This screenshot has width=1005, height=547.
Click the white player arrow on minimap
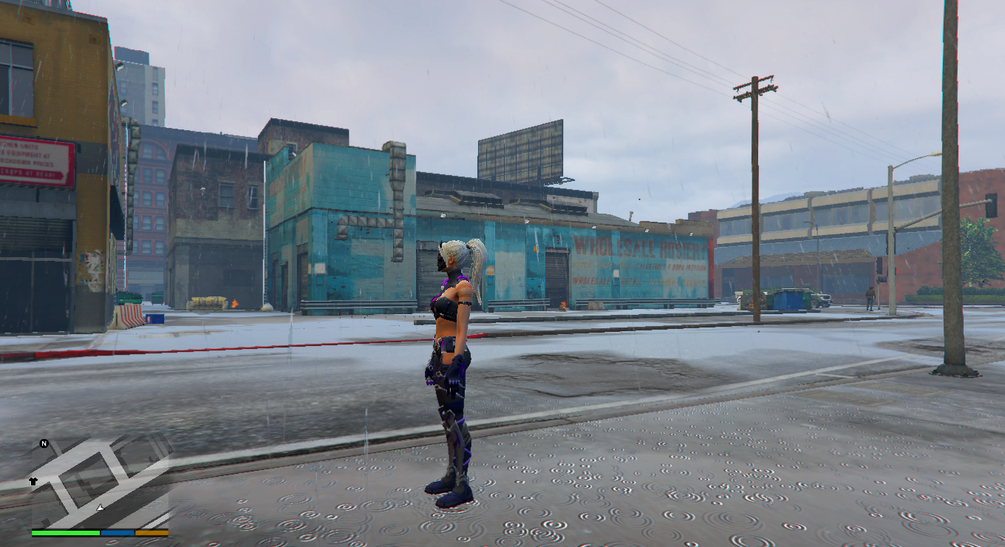pyautogui.click(x=100, y=507)
